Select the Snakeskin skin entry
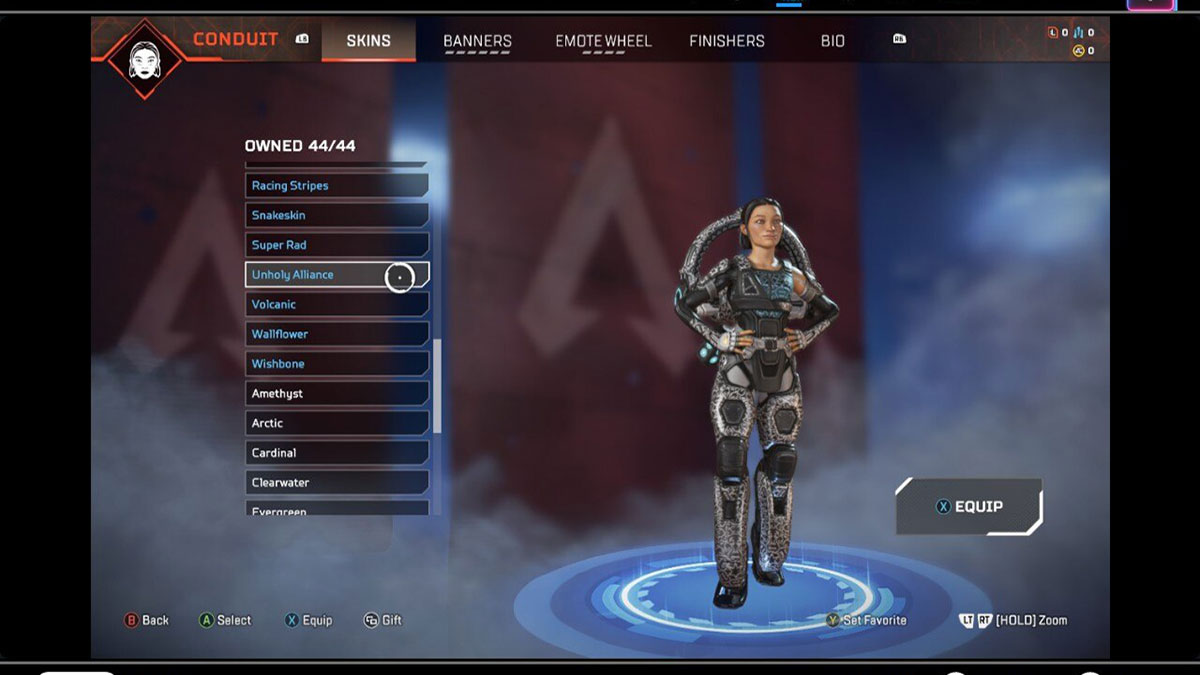Viewport: 1200px width, 675px height. [x=336, y=215]
